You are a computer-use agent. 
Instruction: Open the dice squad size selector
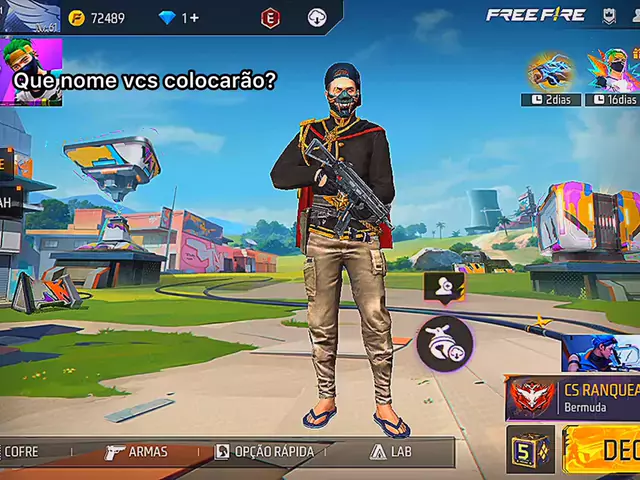[529, 449]
